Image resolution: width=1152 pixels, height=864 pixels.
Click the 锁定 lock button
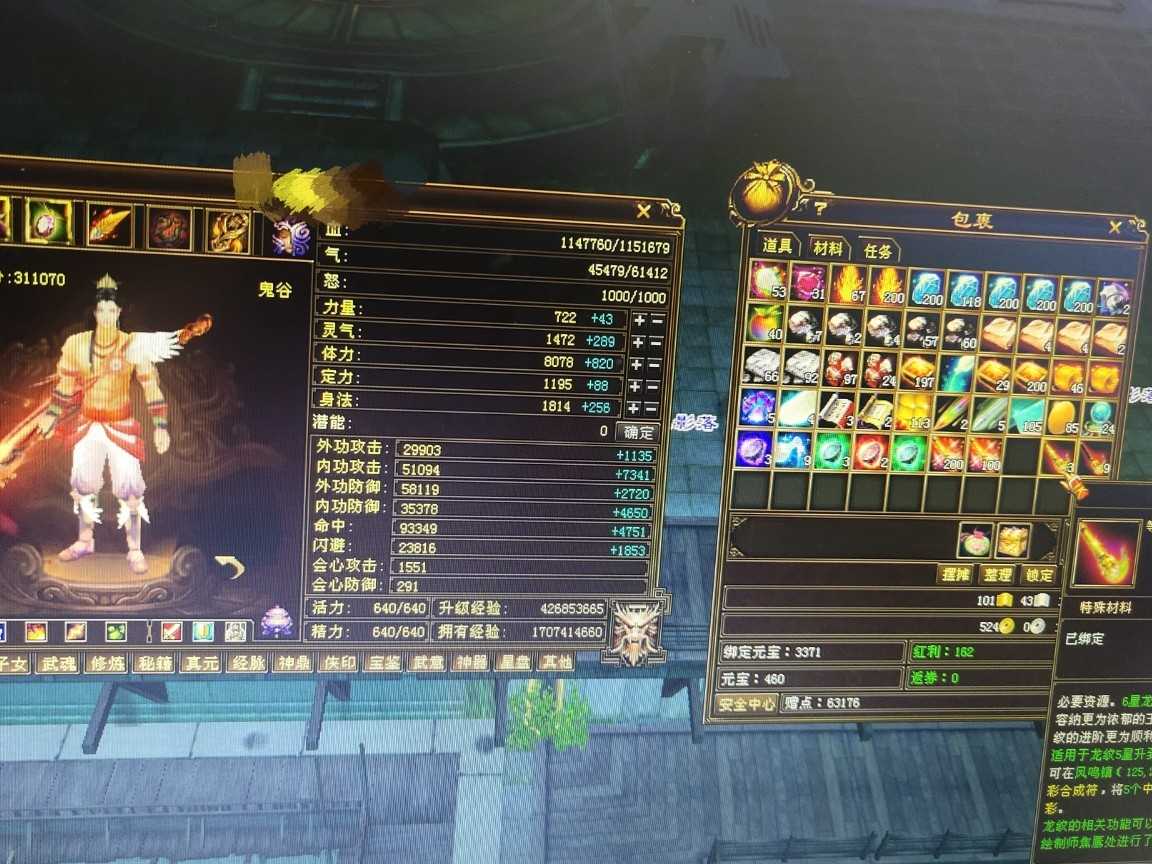tap(1038, 575)
